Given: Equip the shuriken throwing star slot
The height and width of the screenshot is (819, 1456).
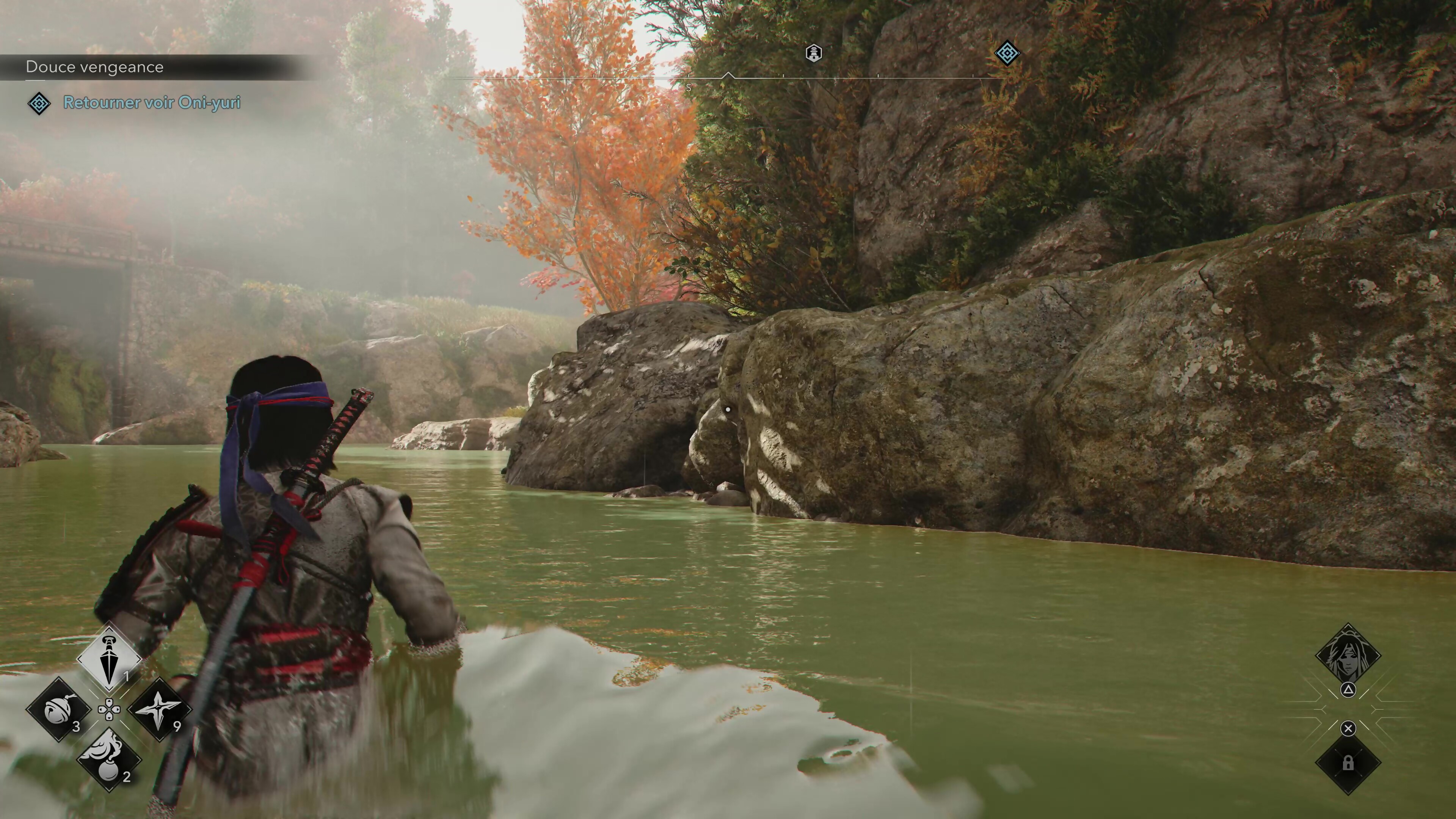Looking at the screenshot, I should tap(160, 709).
